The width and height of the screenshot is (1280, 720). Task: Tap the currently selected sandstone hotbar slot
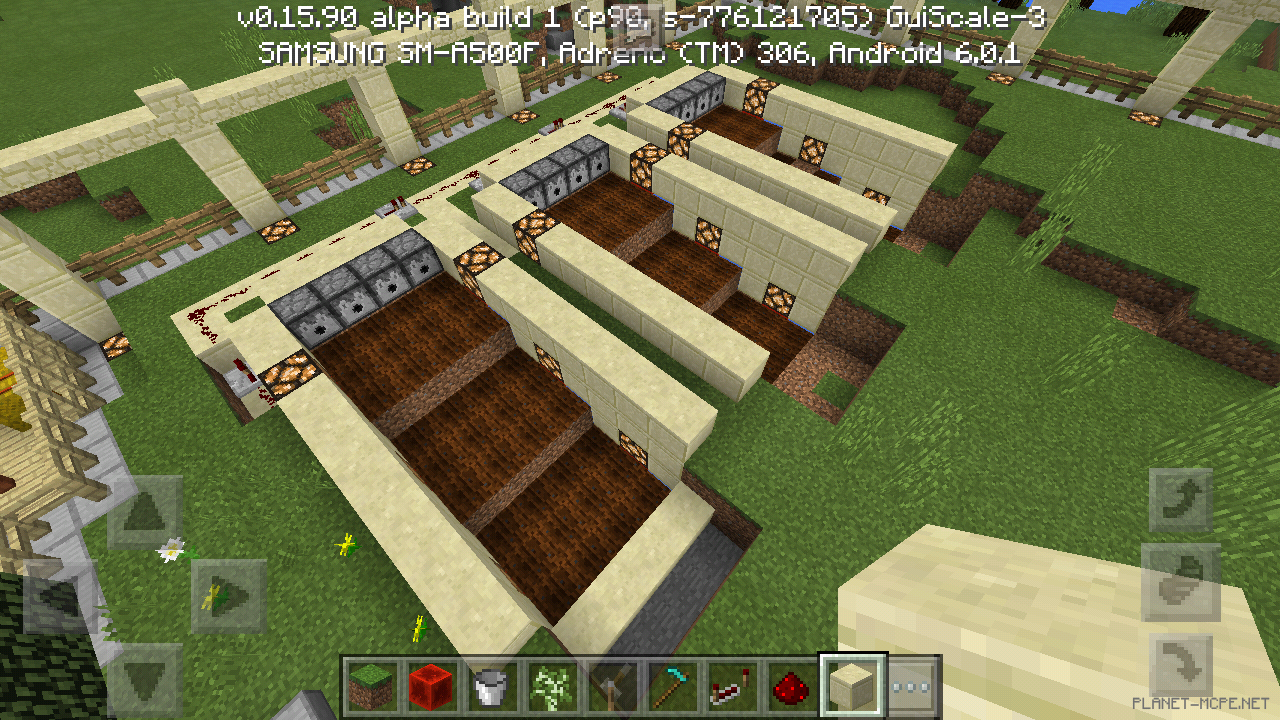coord(851,686)
